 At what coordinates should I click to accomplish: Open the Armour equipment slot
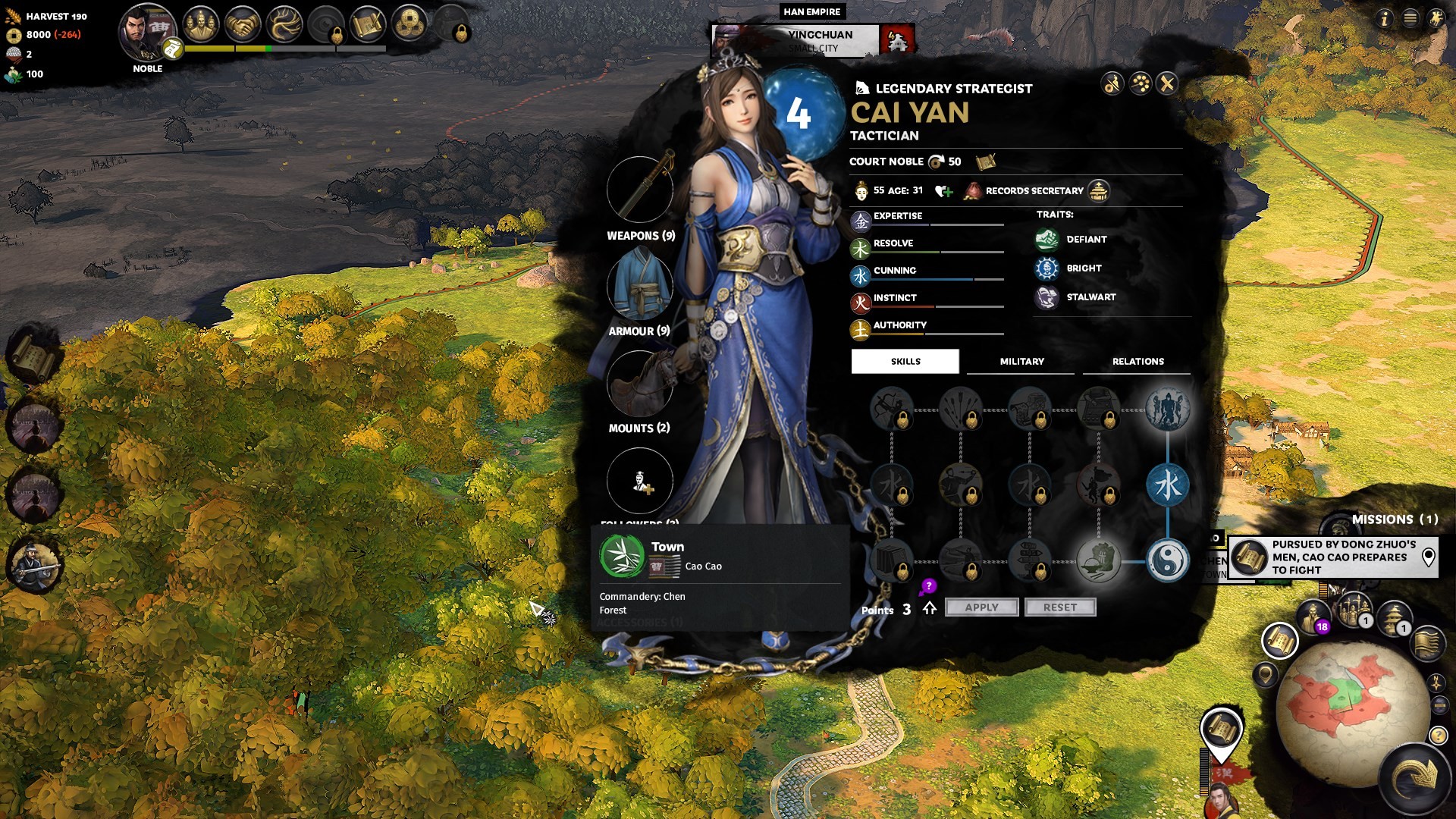(640, 287)
